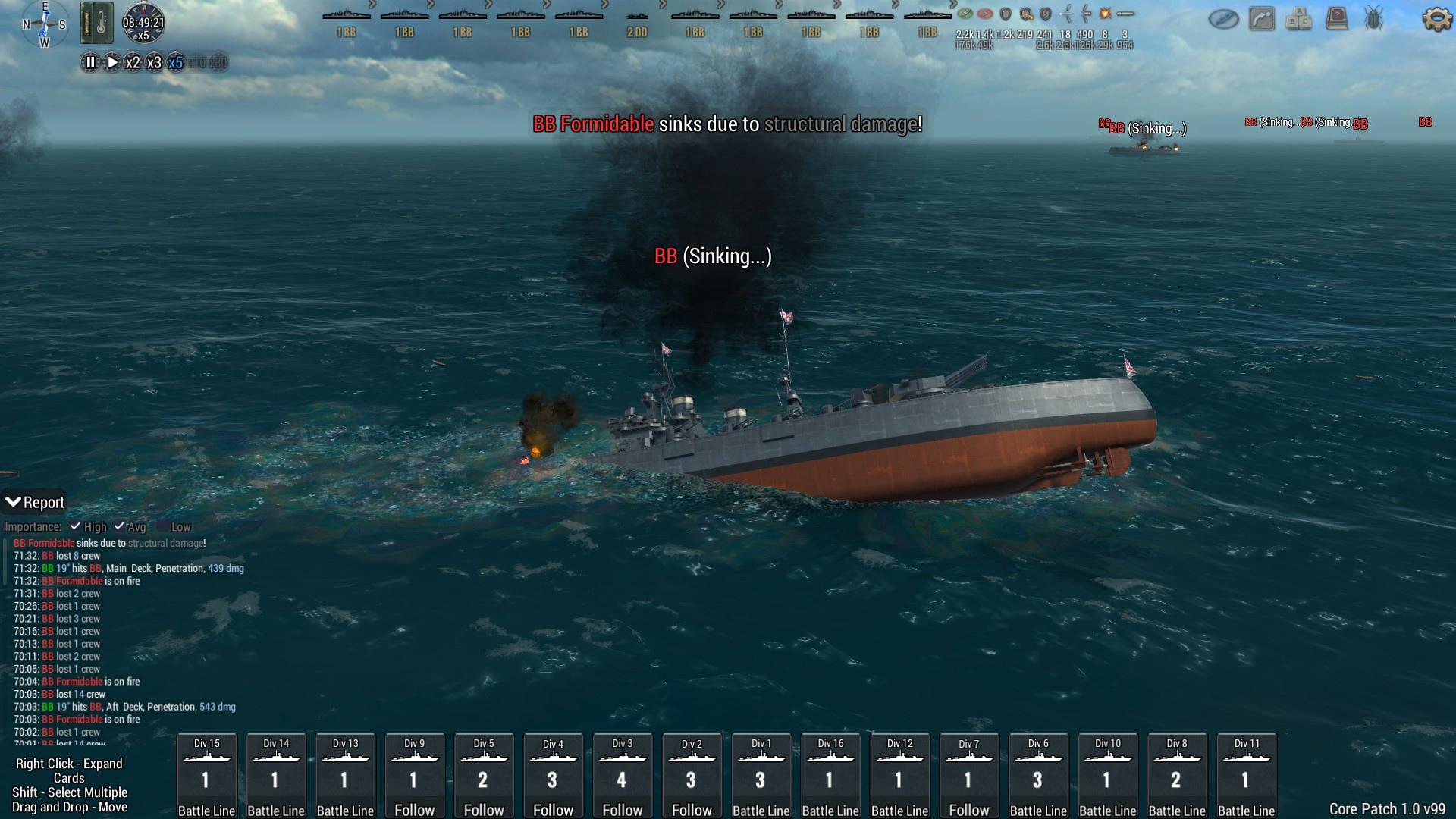Select the Div 11 division card
The image size is (1456, 819).
point(1247,776)
